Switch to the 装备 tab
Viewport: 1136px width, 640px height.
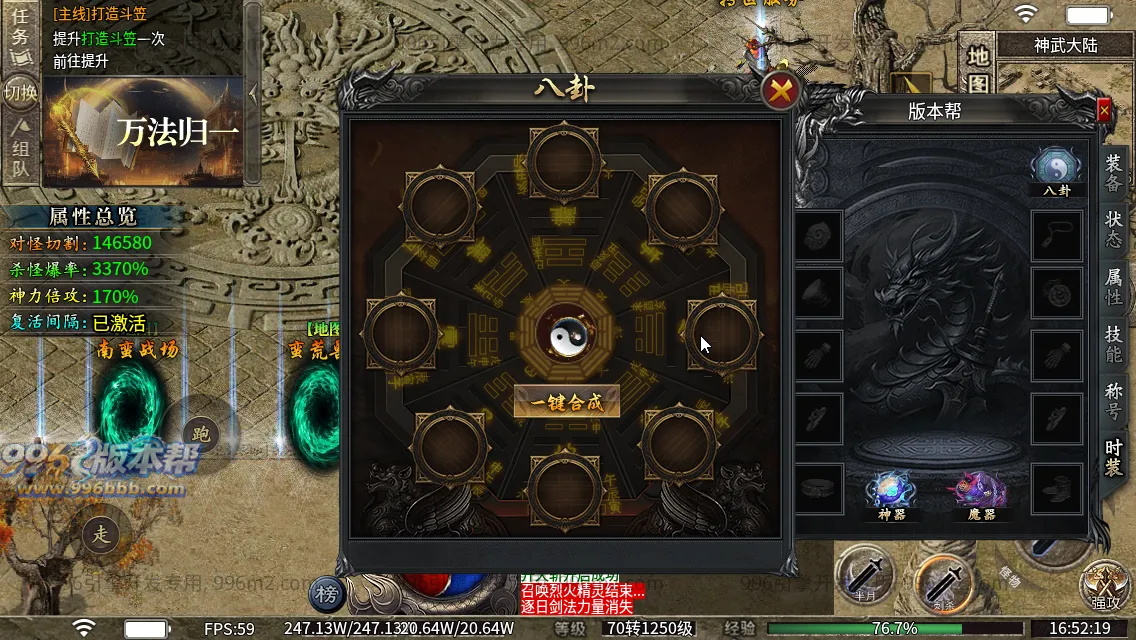coord(1113,172)
